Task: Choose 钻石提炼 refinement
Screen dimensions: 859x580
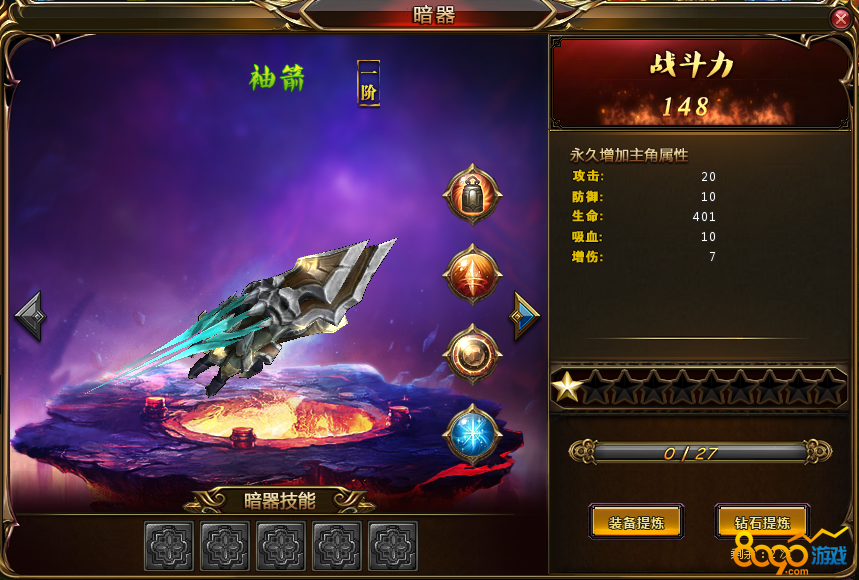Action: [x=762, y=521]
